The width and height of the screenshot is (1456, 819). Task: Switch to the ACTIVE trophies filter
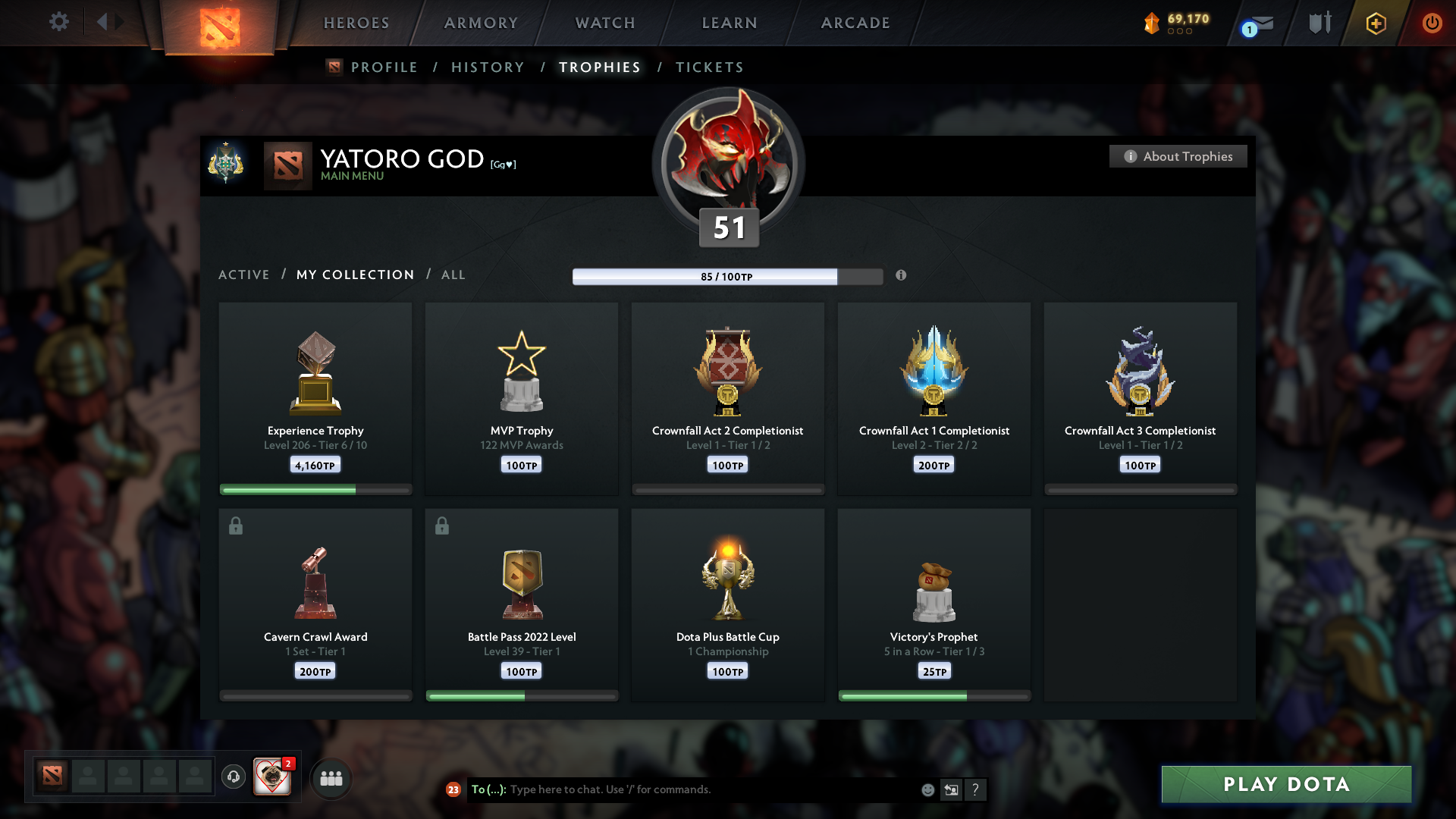coord(243,275)
